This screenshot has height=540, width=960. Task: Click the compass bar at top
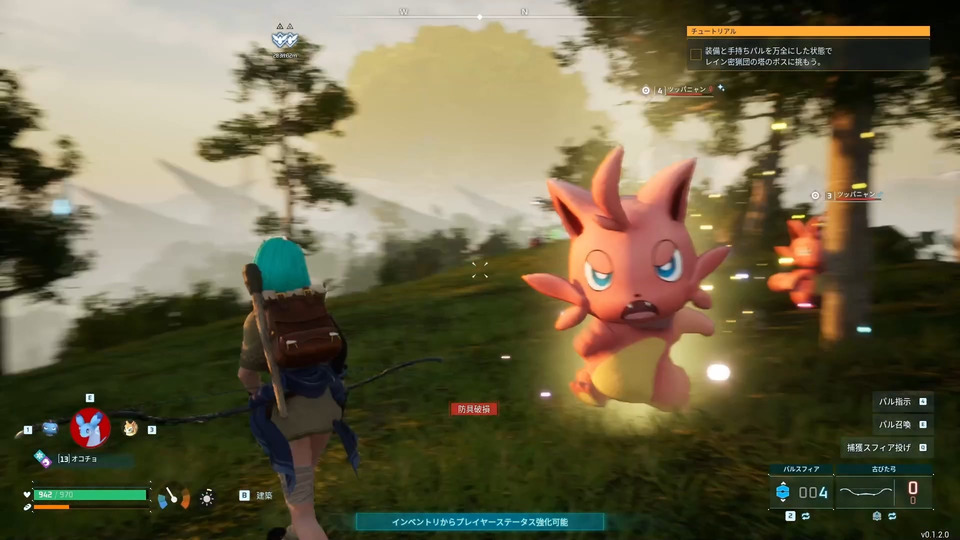point(480,16)
